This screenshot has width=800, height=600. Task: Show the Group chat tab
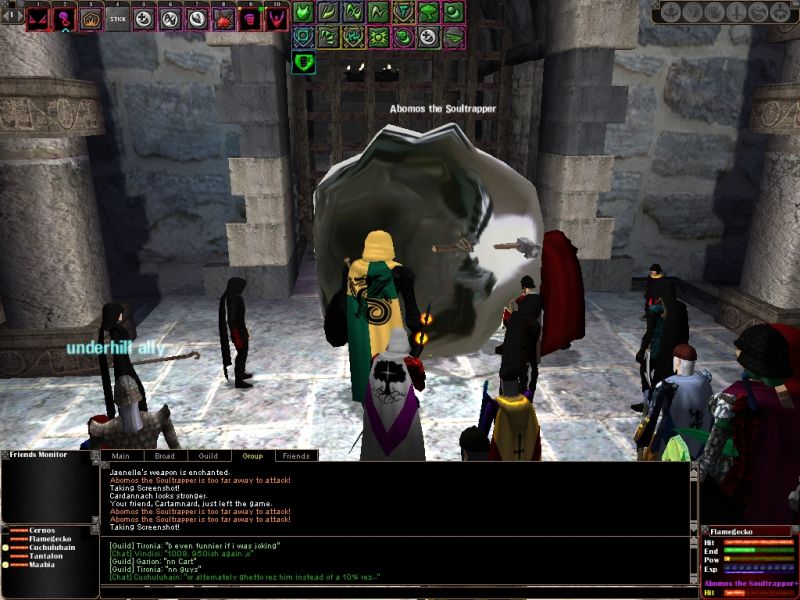(252, 456)
